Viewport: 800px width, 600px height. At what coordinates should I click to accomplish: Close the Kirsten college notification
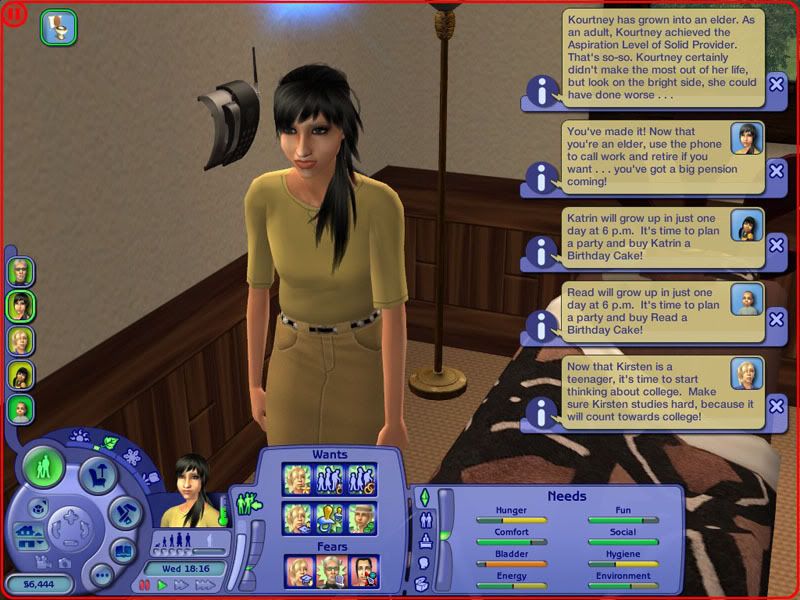[776, 404]
